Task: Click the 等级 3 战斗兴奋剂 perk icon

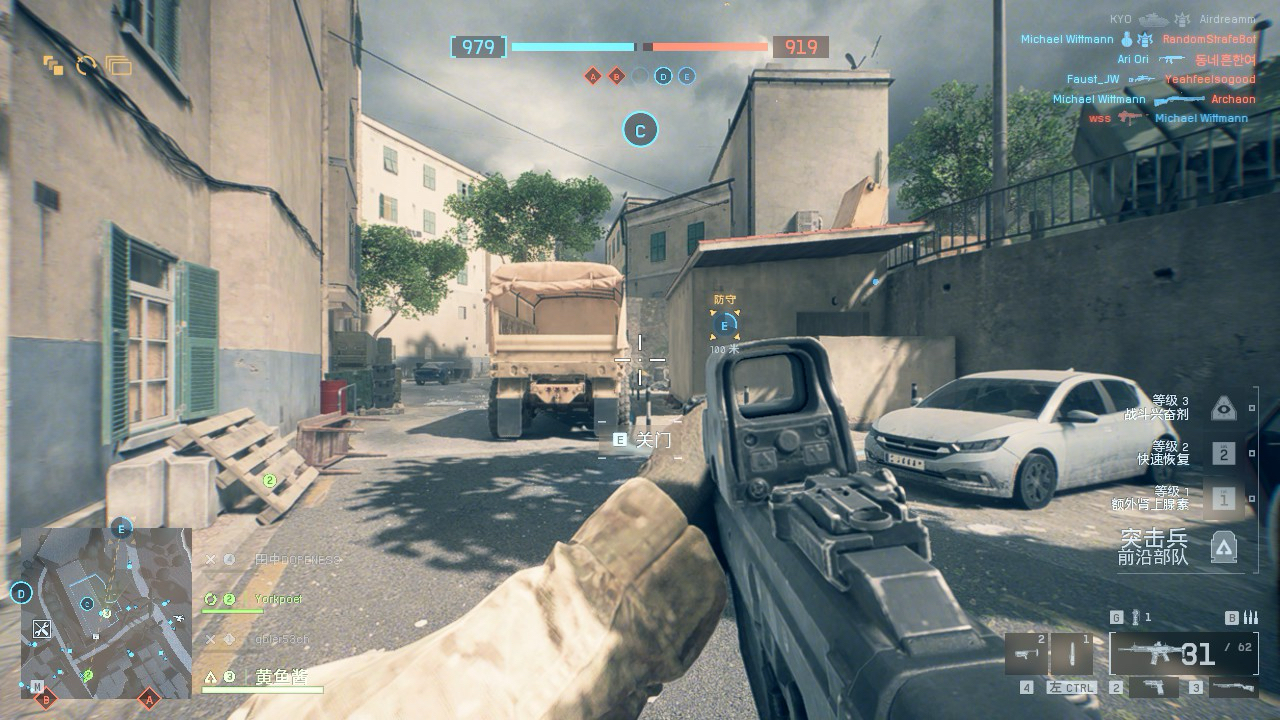Action: (x=1224, y=408)
